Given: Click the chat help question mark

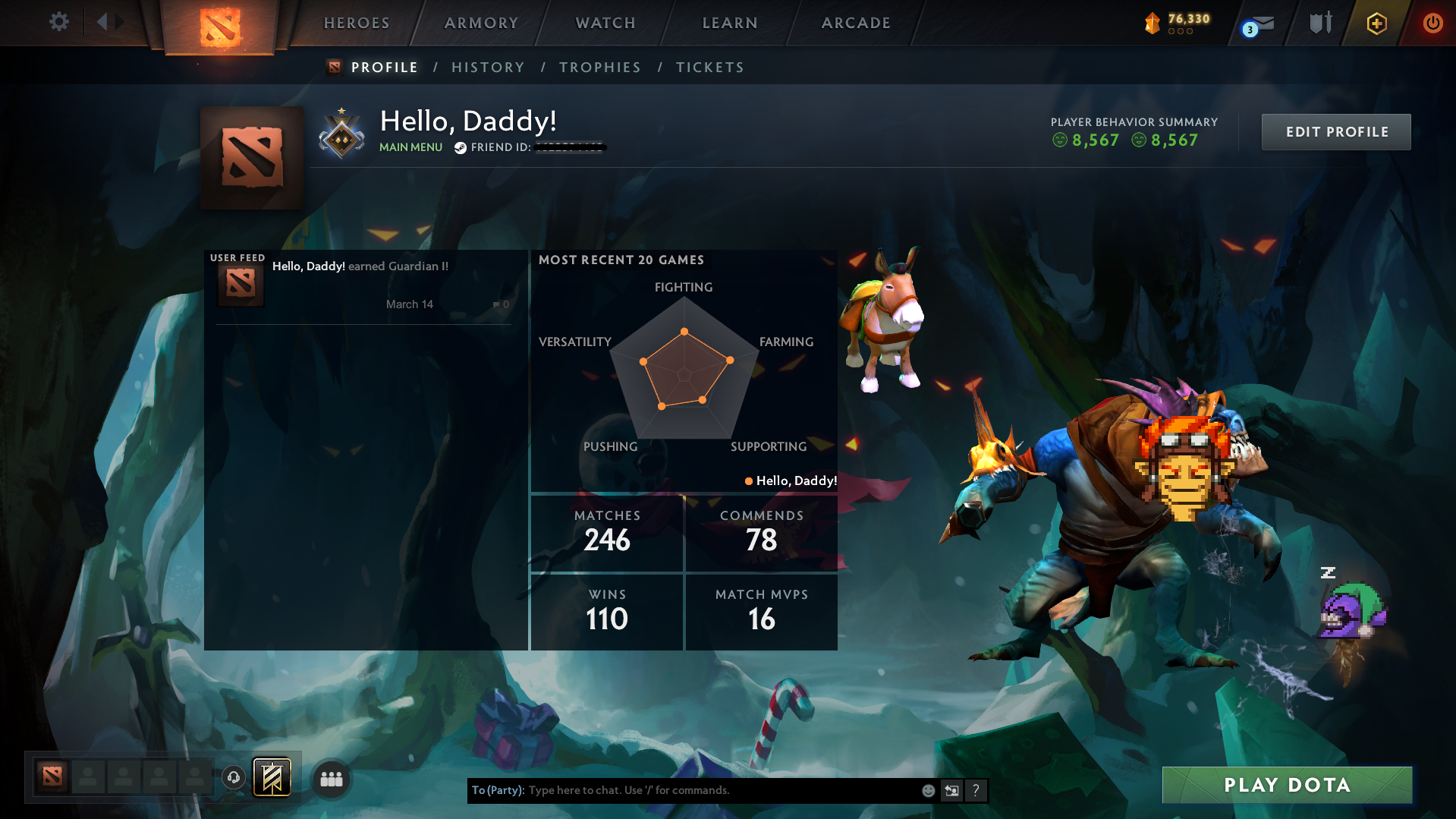Looking at the screenshot, I should pos(976,790).
